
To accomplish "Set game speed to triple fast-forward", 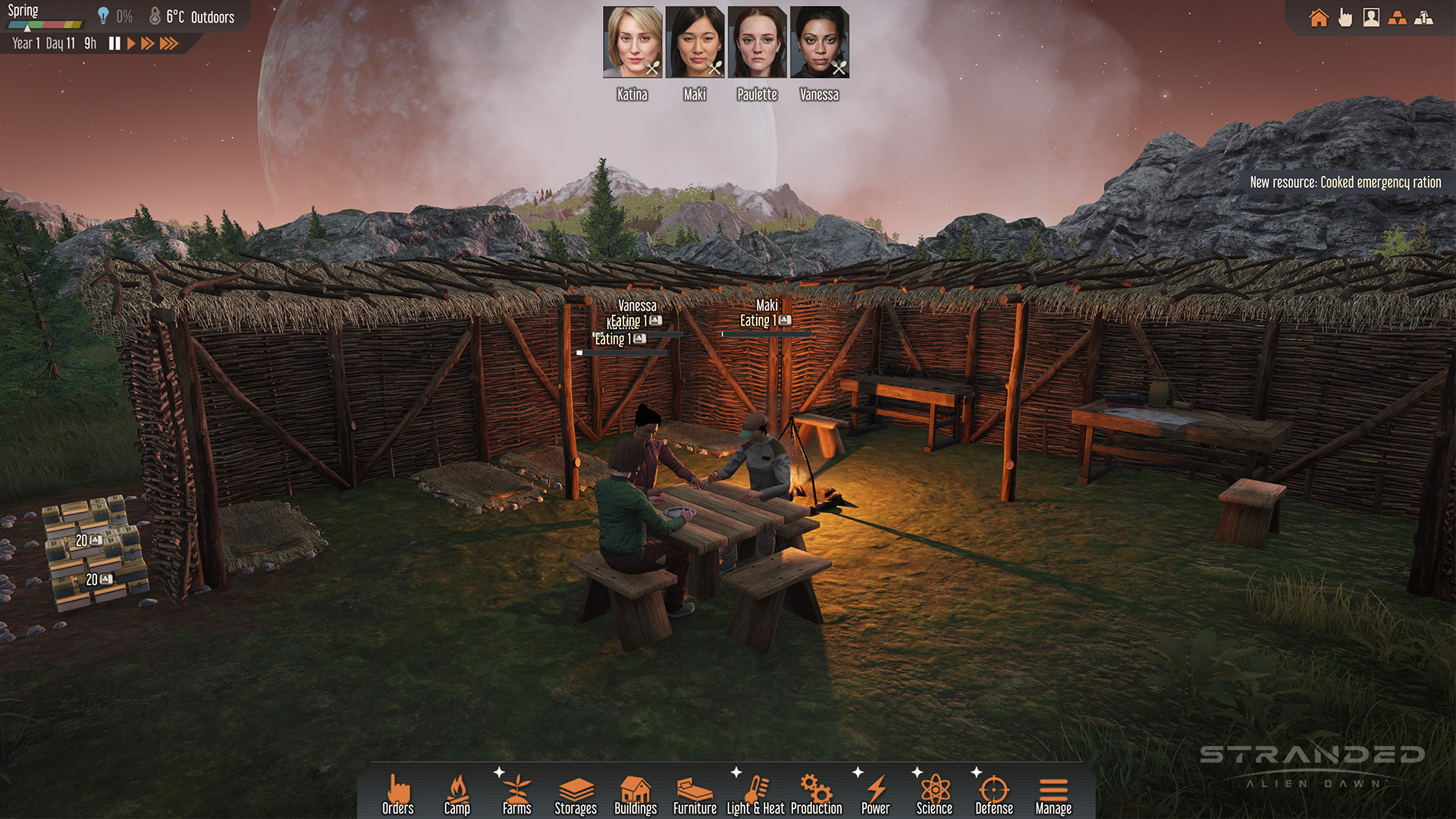I will 169,43.
